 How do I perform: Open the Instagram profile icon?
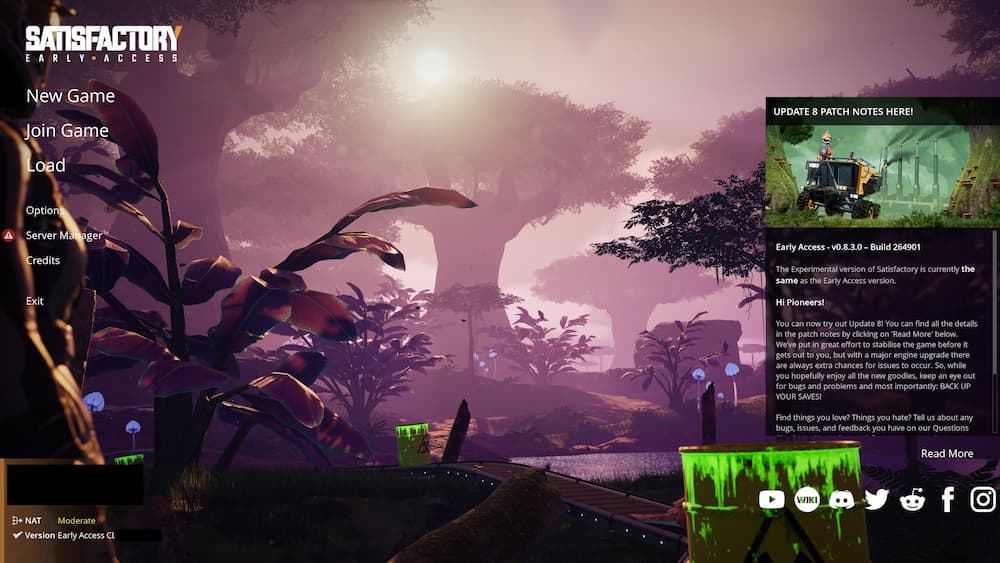click(x=983, y=499)
